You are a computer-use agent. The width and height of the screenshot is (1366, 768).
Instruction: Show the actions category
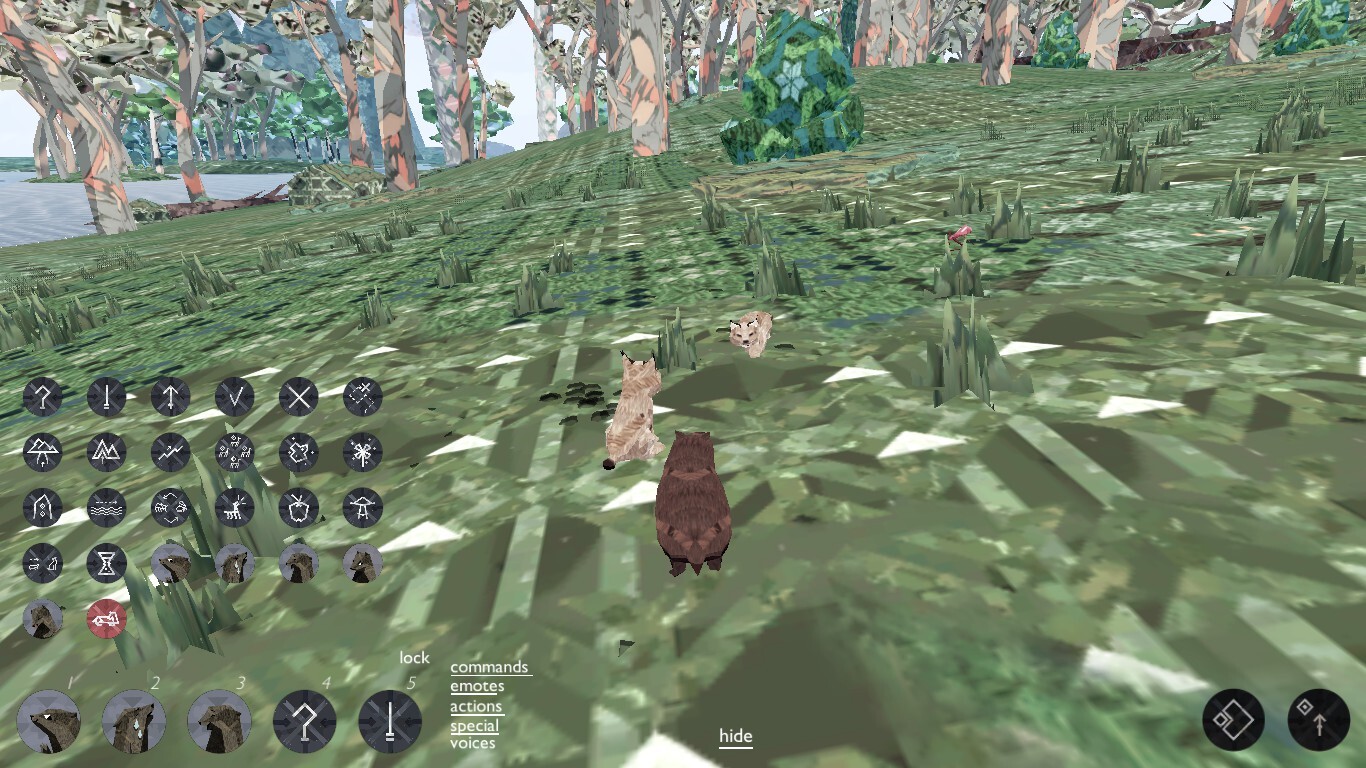click(476, 706)
